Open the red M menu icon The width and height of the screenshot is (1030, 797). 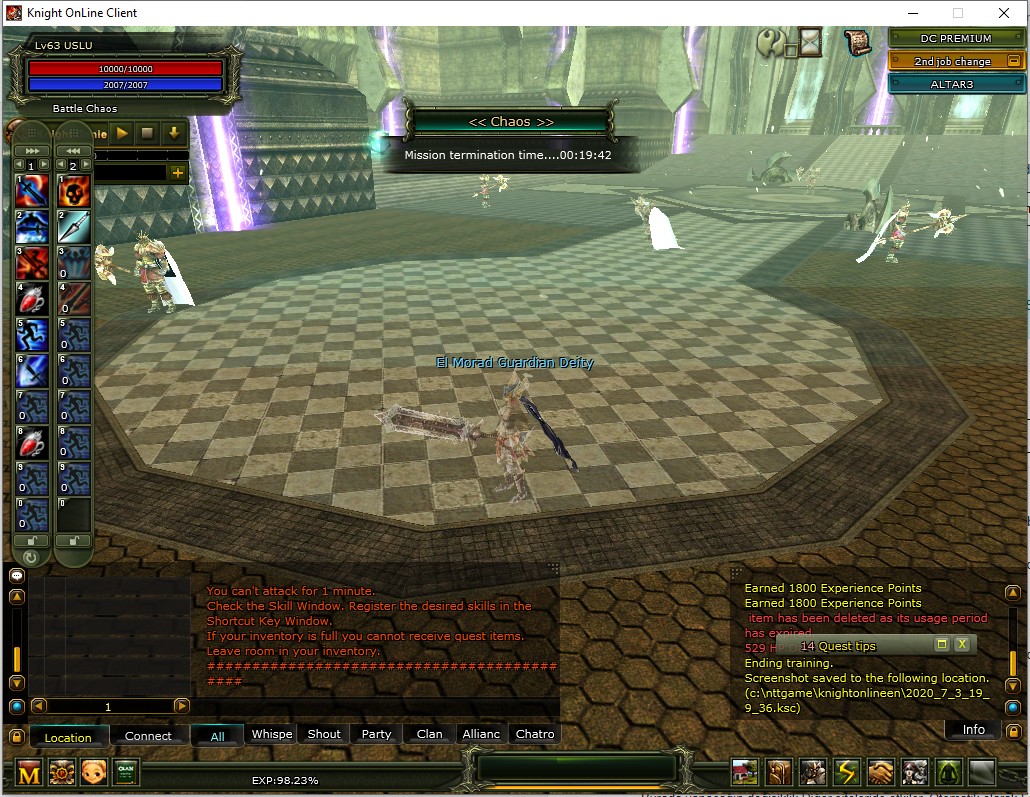click(29, 772)
